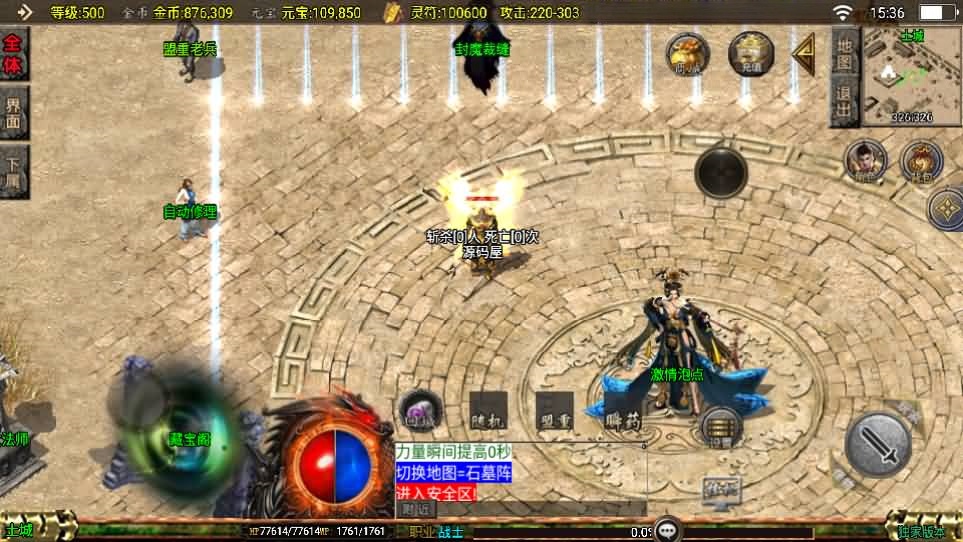
Task: Open the 下属 tab
Action: (13, 171)
